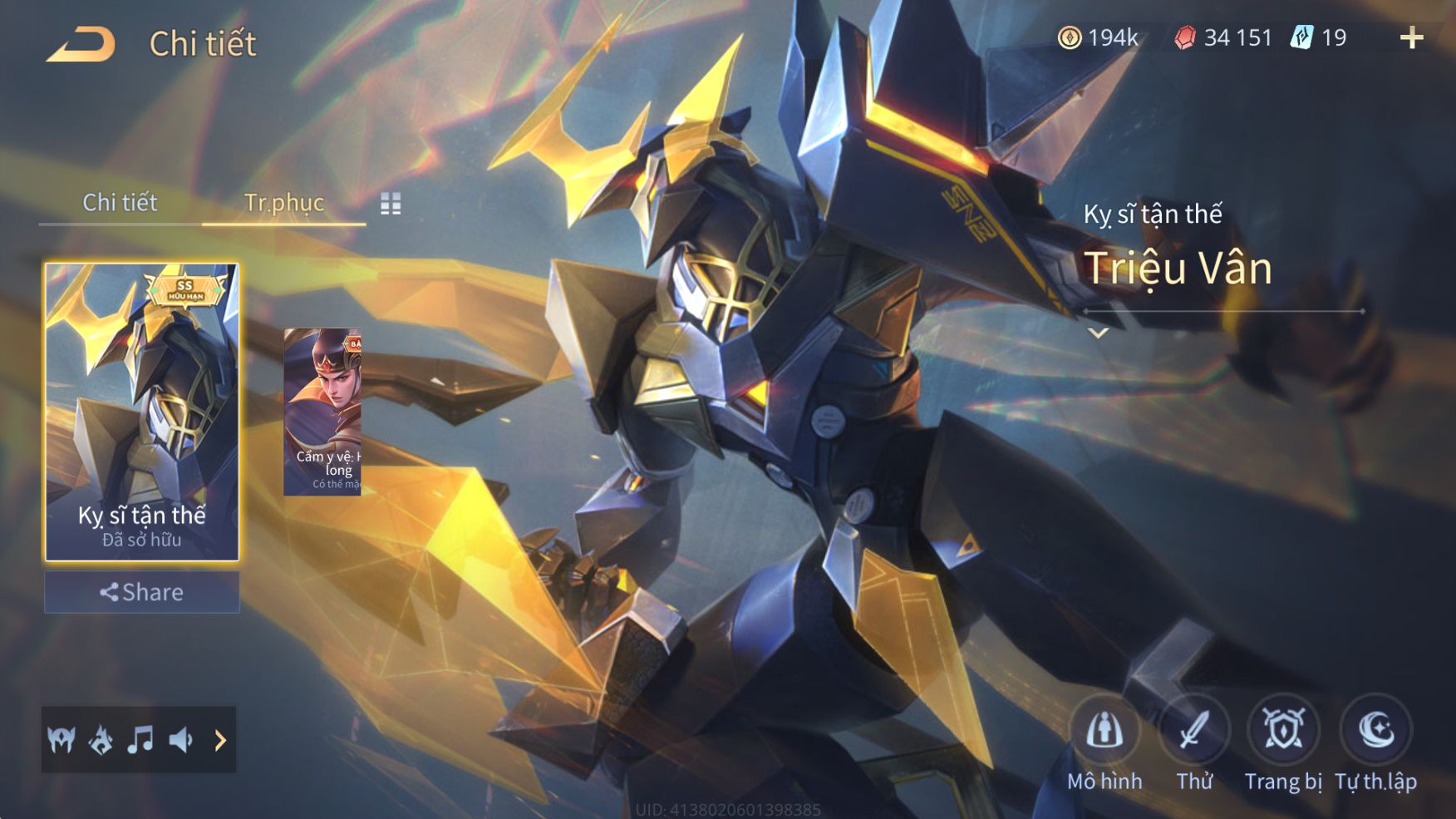Expand the effects bar with the arrow
The width and height of the screenshot is (1456, 819).
pos(220,740)
